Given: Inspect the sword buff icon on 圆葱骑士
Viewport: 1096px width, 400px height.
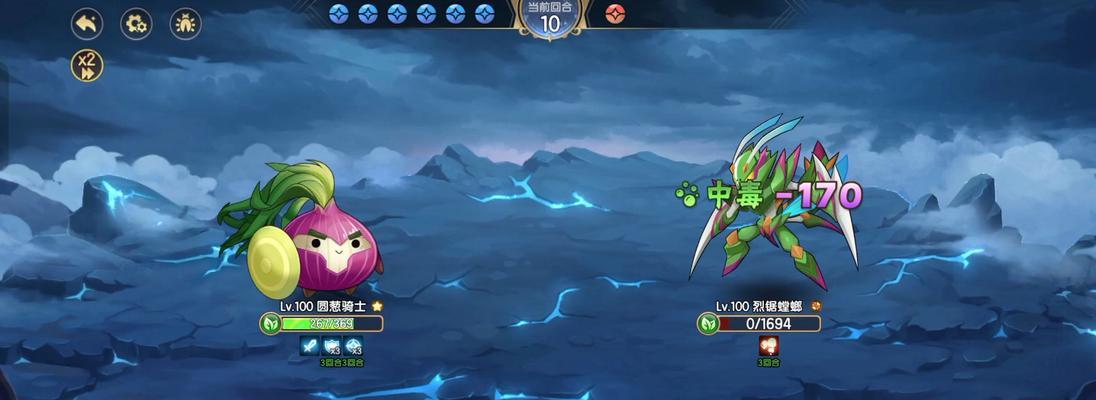Looking at the screenshot, I should [310, 345].
